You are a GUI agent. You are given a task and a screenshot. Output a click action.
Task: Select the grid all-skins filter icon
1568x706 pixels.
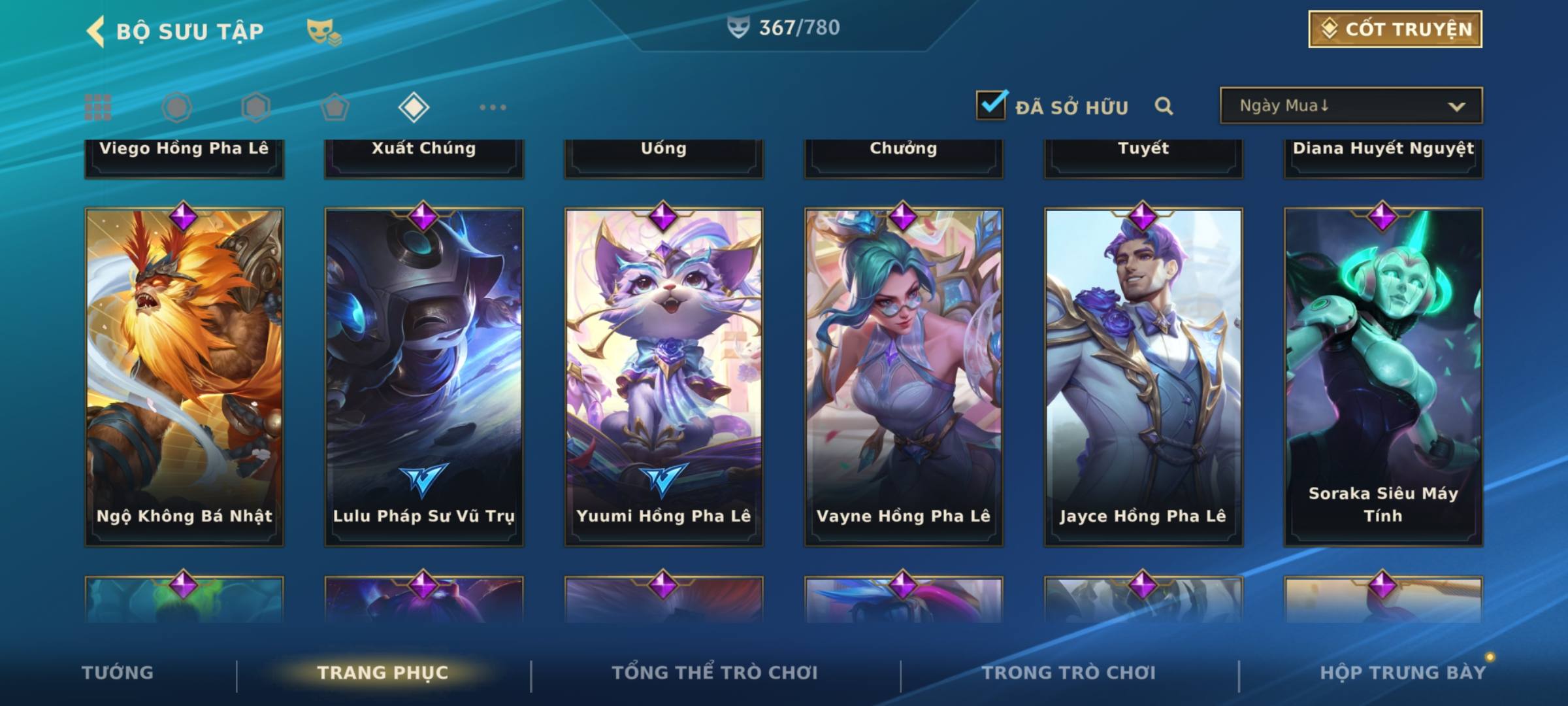[98, 107]
